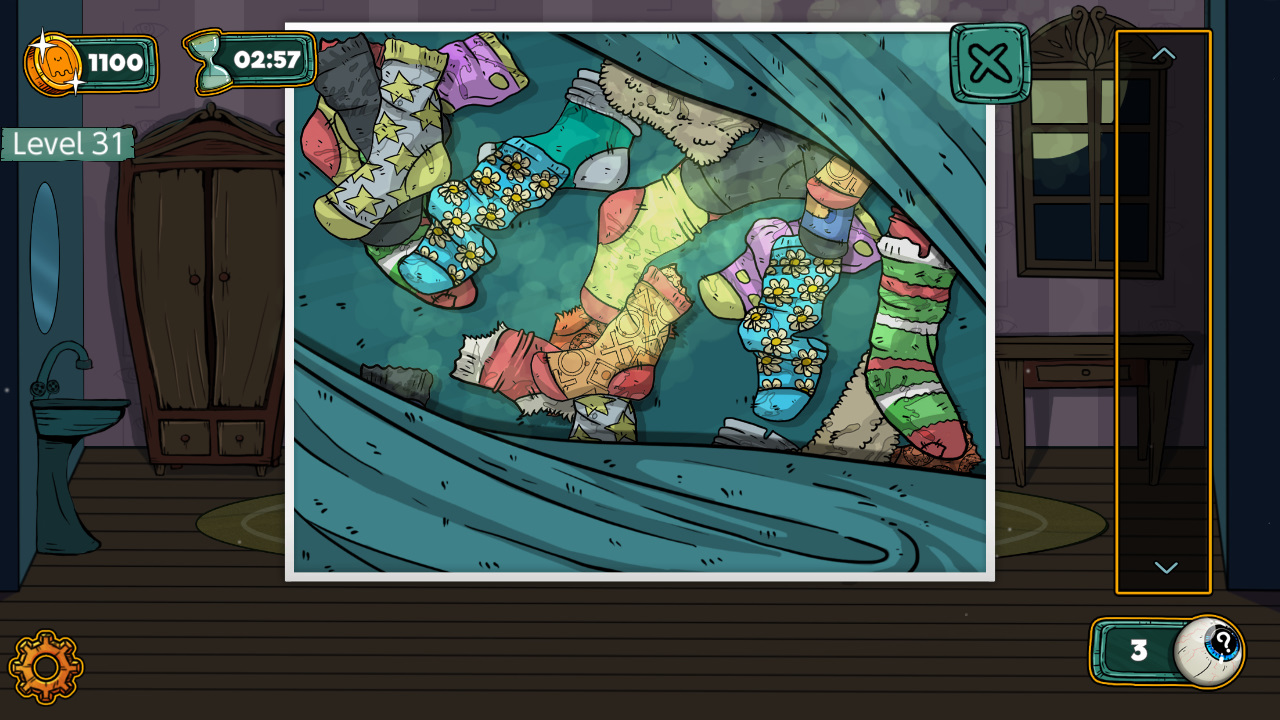Click the empty item list sidebar
Screen dimensions: 1280x720
click(1162, 310)
